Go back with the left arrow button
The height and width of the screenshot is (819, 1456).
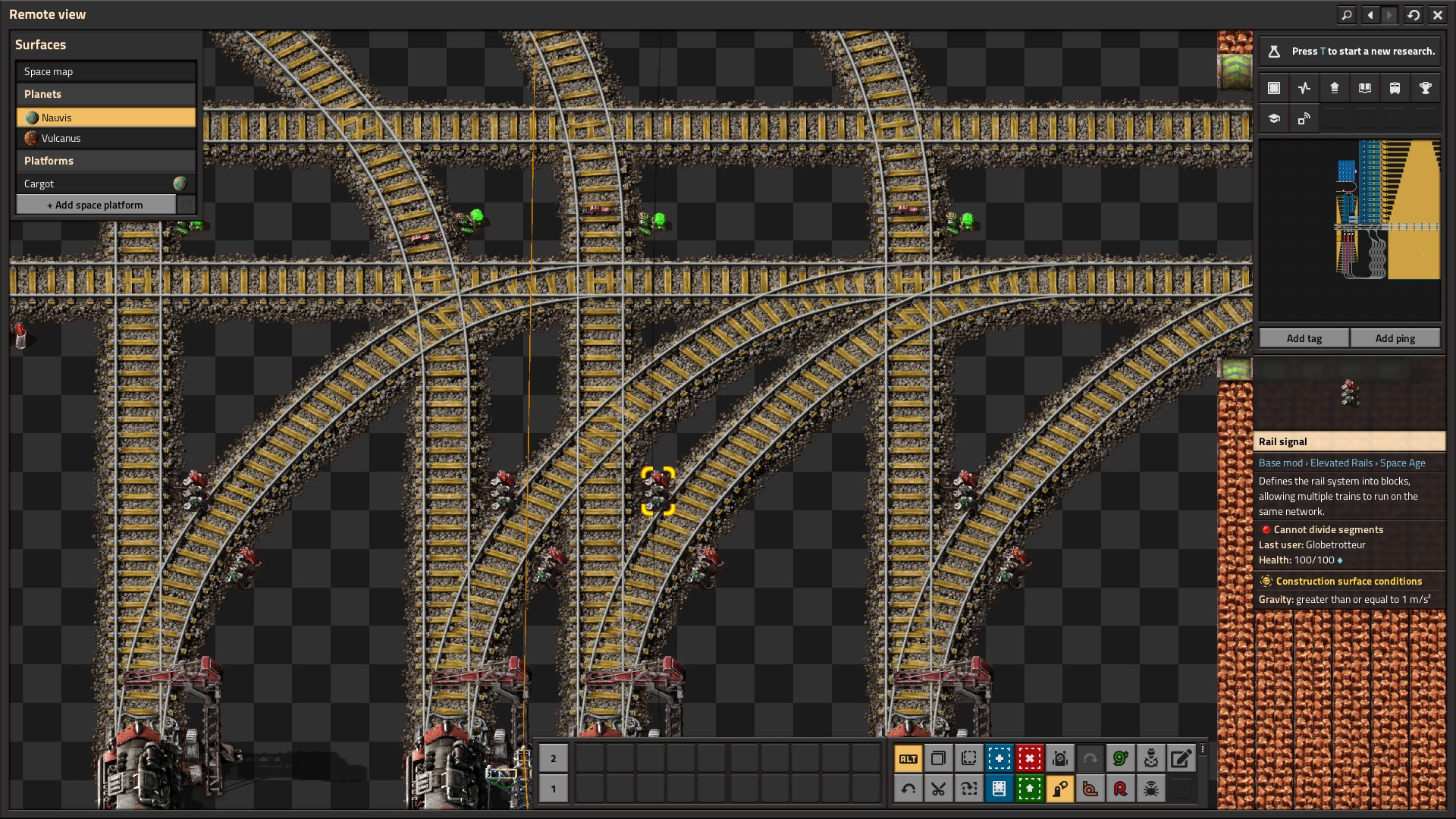[1370, 14]
